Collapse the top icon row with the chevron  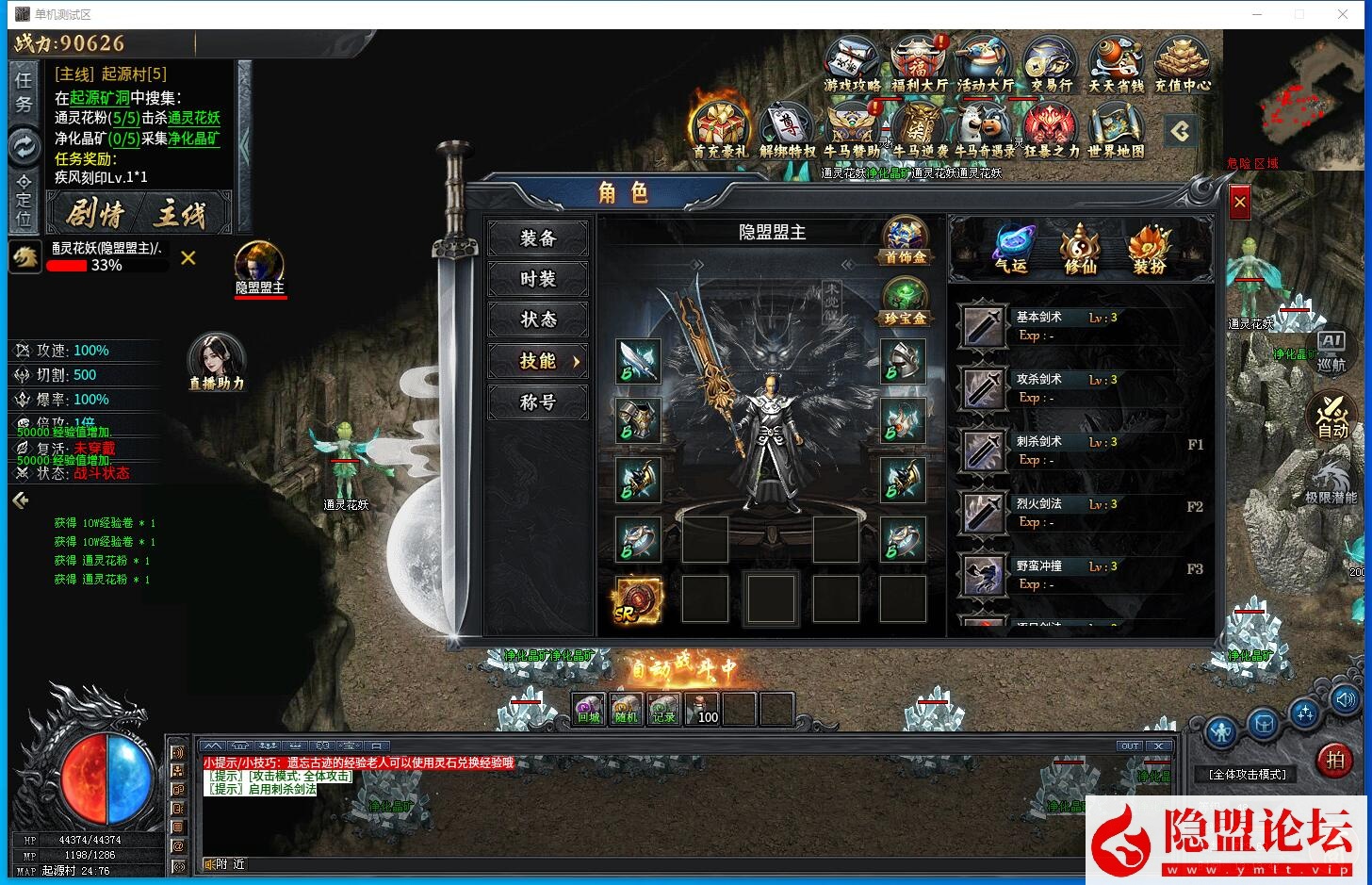pyautogui.click(x=1181, y=132)
